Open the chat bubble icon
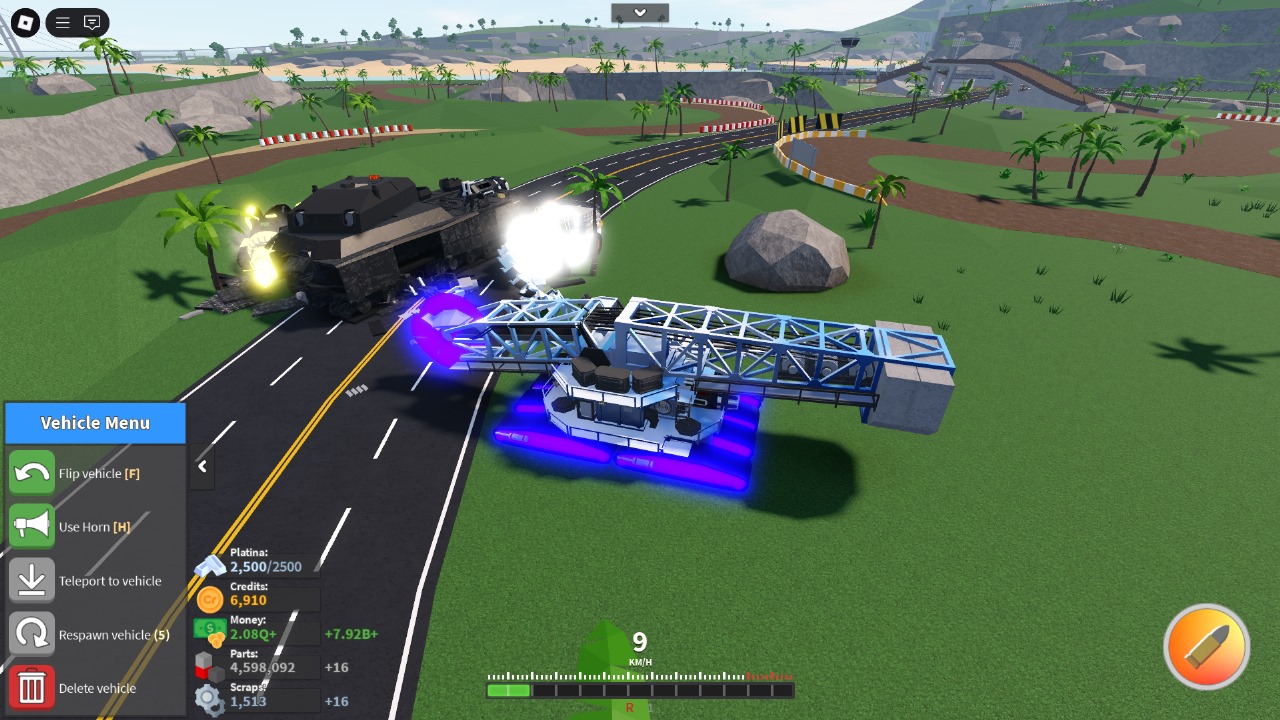This screenshot has height=720, width=1280. tap(91, 22)
